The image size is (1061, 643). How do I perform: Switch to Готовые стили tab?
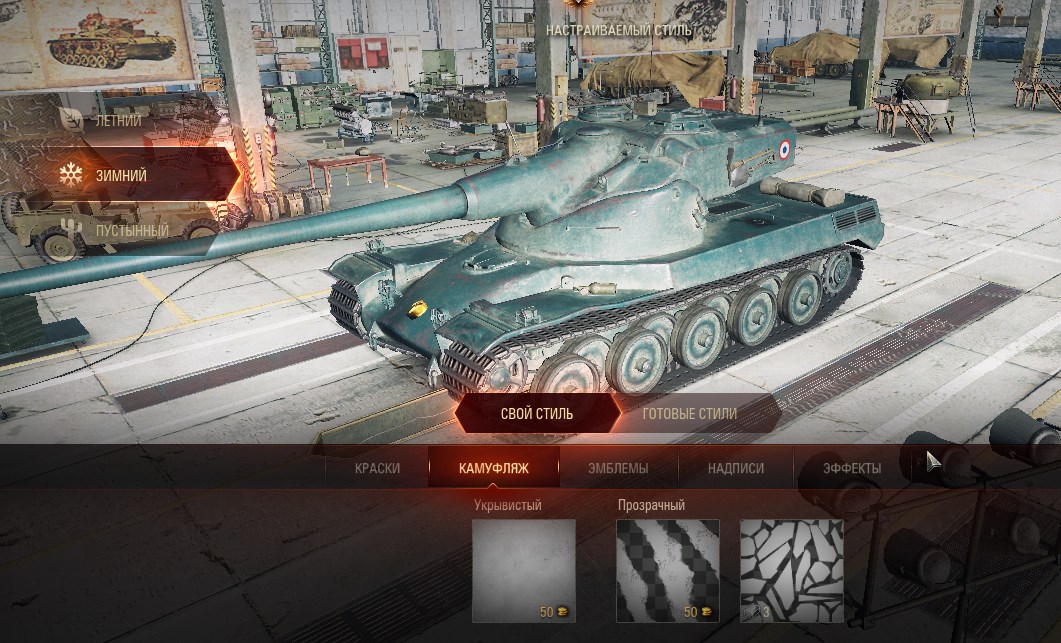coord(689,413)
